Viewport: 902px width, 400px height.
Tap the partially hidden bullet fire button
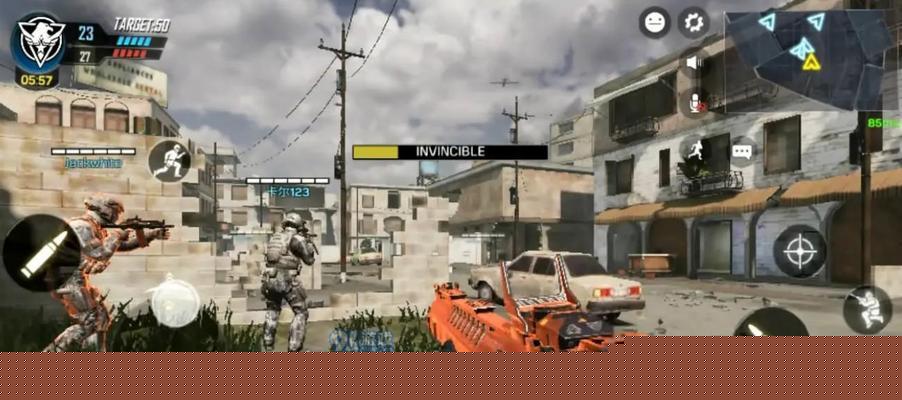(770, 324)
